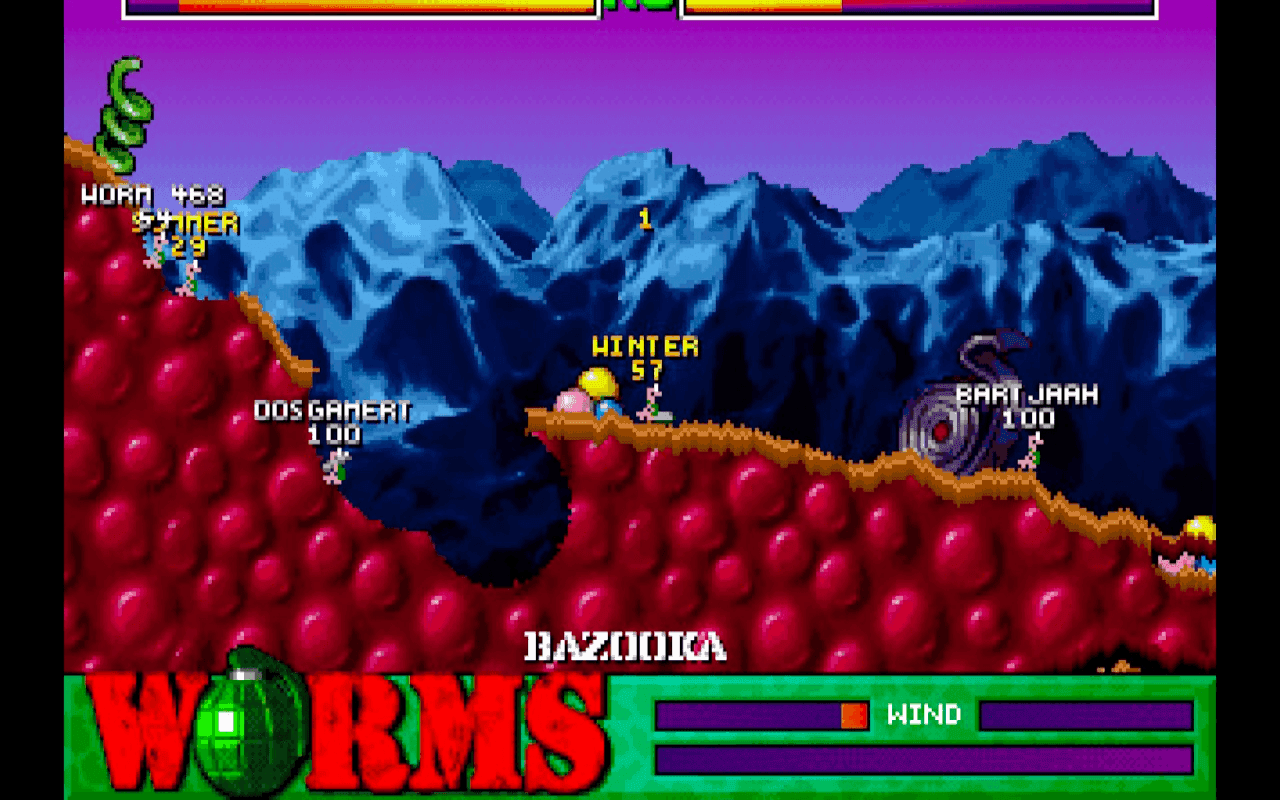This screenshot has height=800, width=1280.
Task: Click the swirling black hole on the terrain
Action: [940, 430]
